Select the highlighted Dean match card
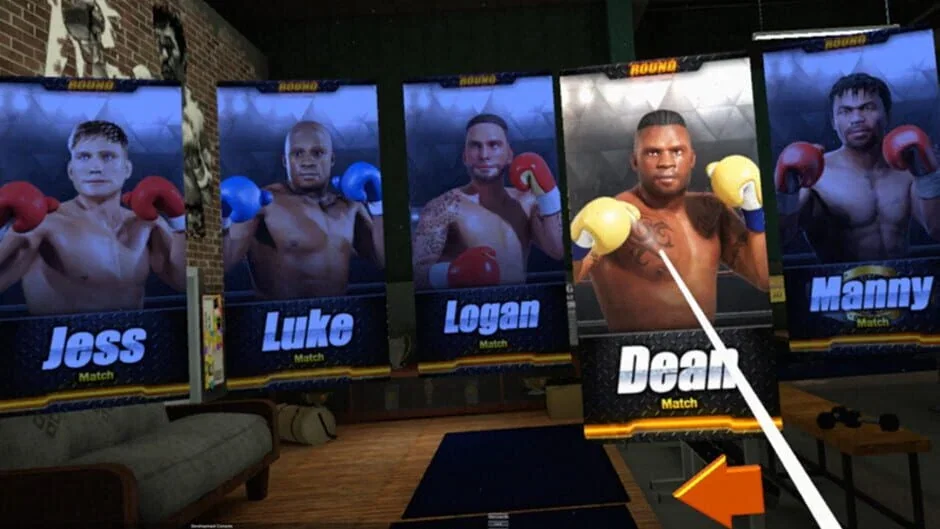 [x=666, y=250]
